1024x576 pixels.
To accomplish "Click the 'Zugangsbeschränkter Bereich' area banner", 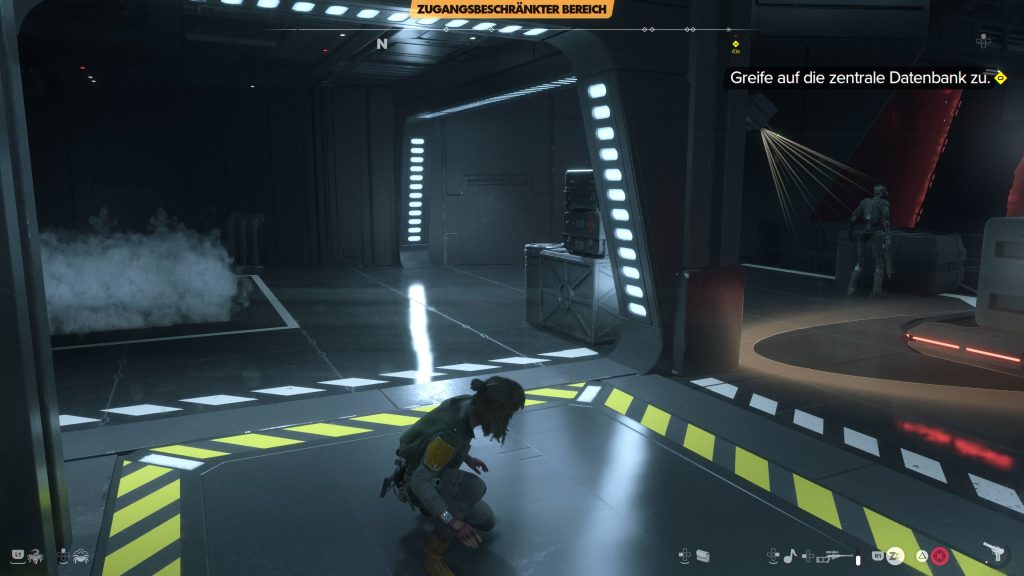I will tap(512, 9).
